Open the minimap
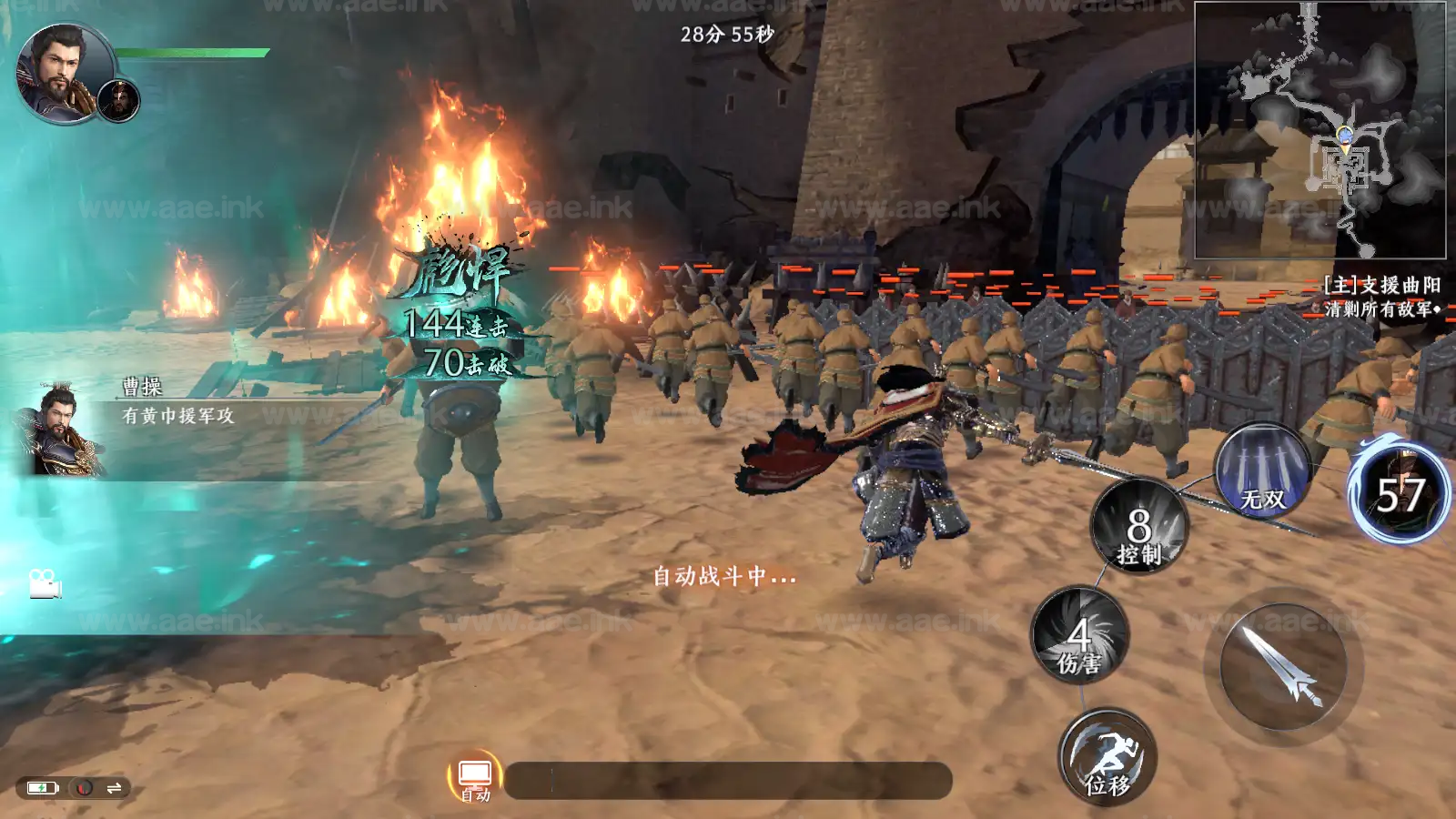 tap(1319, 130)
